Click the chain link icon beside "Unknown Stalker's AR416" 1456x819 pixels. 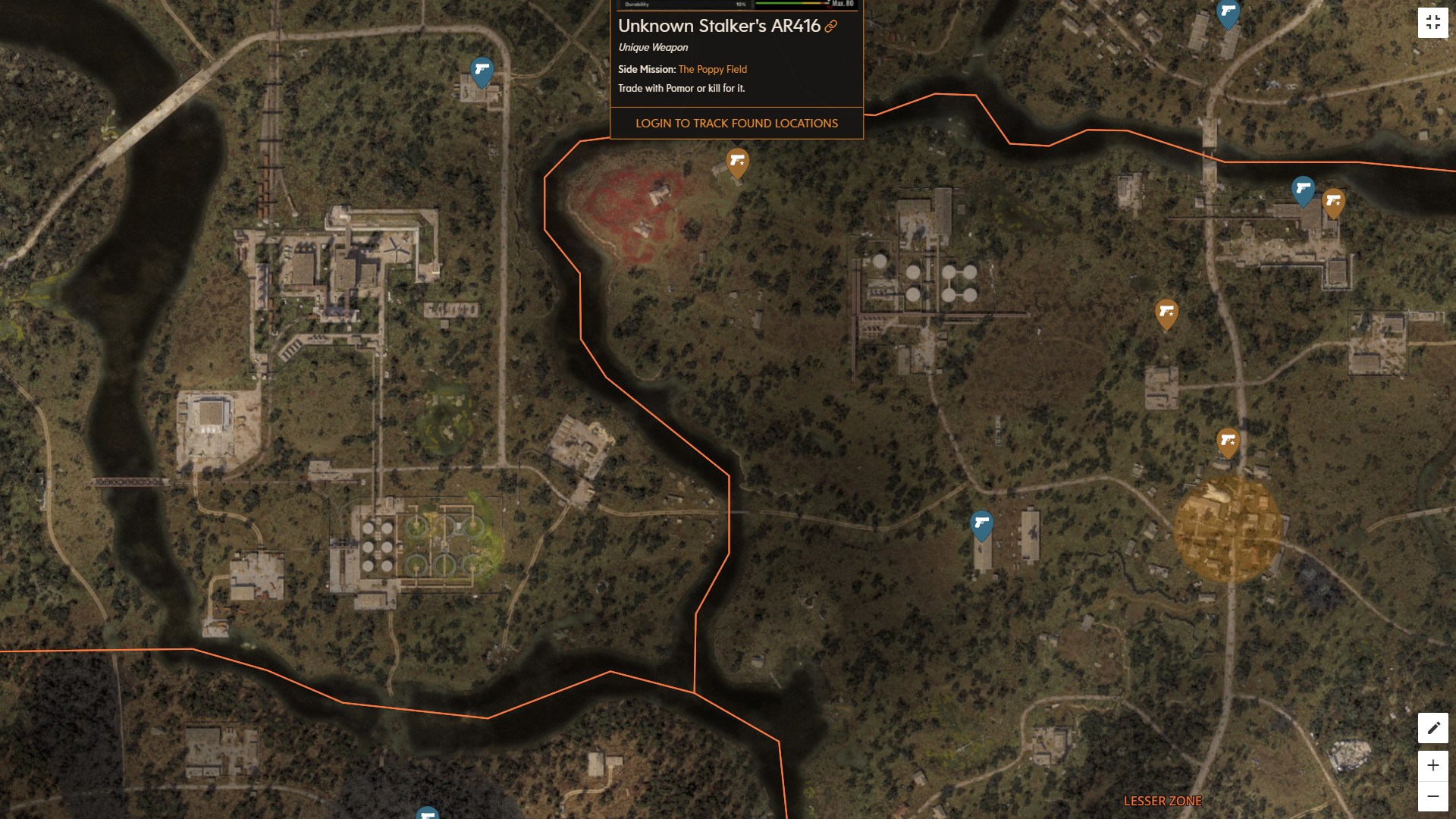point(831,25)
